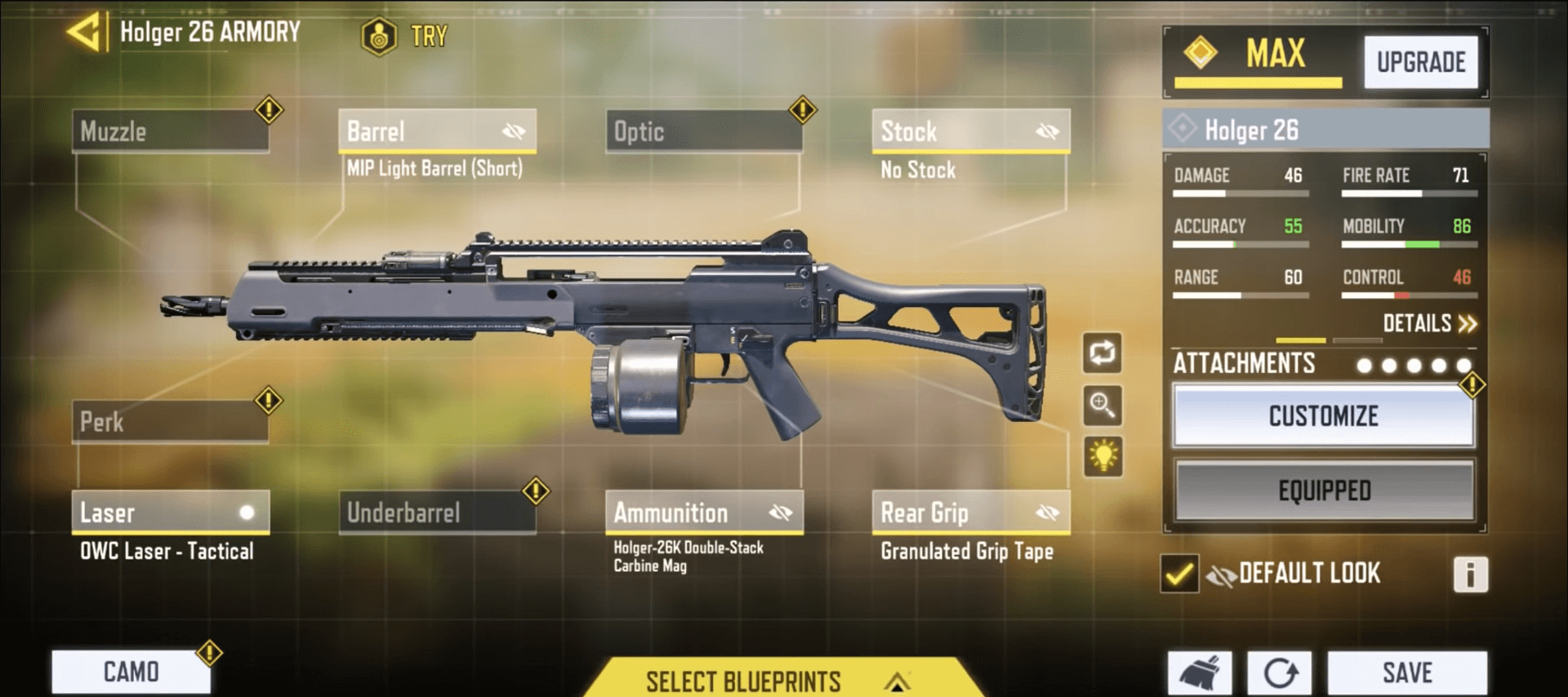Click the CUSTOMIZE button
This screenshot has width=1568, height=697.
[1323, 416]
